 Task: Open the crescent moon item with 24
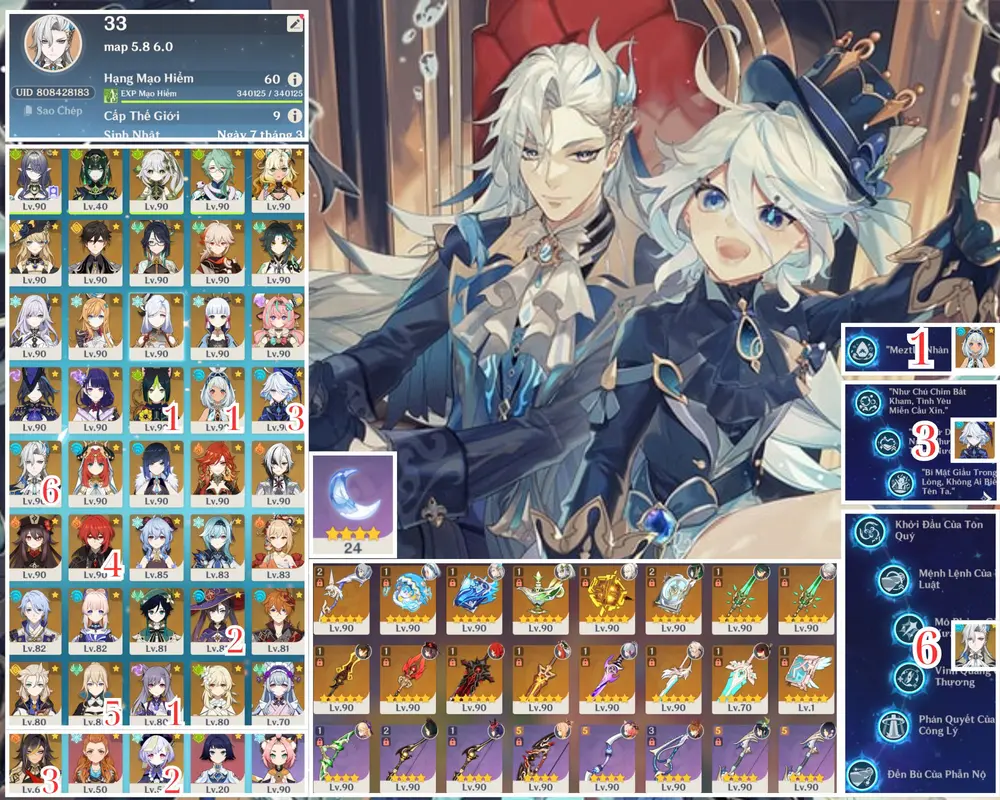pos(354,505)
